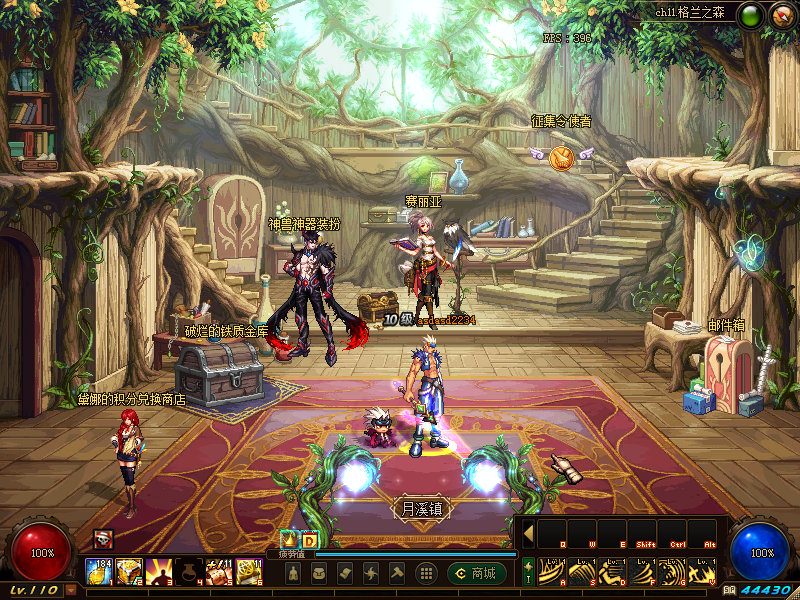This screenshot has height=600, width=800.
Task: Open the yellow D icon
Action: point(309,539)
